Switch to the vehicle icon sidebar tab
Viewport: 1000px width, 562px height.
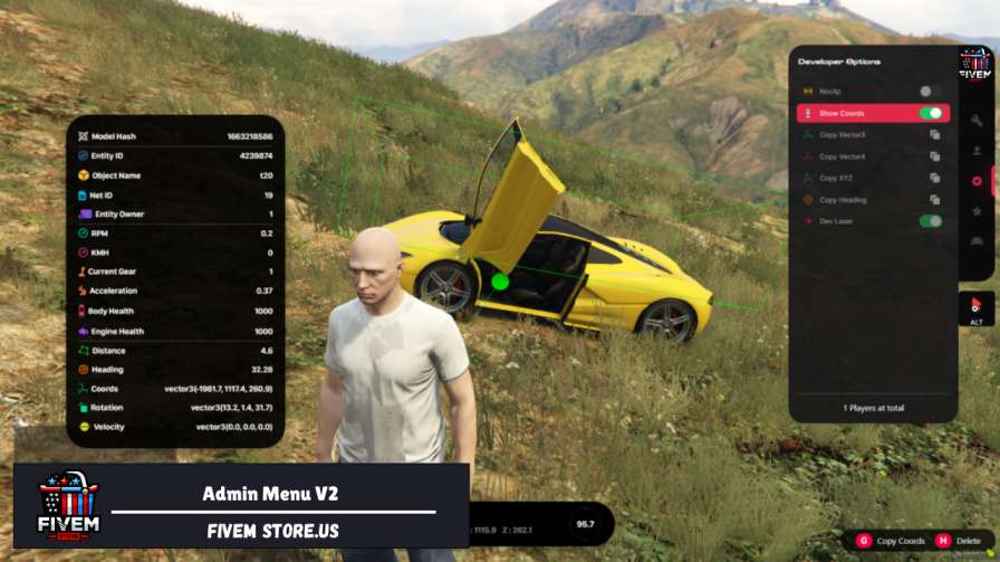click(976, 241)
